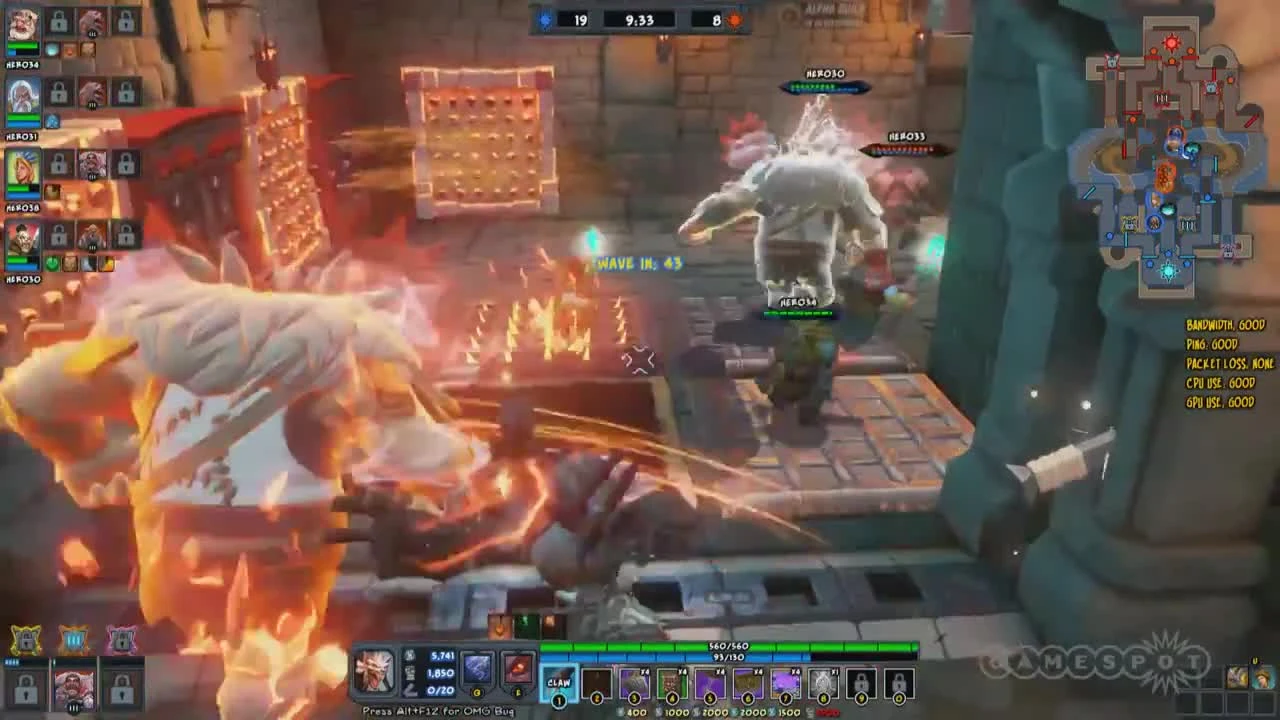Viewport: 1280px width, 720px height.
Task: Click HERO34's portrait in the team list
Action: [21, 25]
